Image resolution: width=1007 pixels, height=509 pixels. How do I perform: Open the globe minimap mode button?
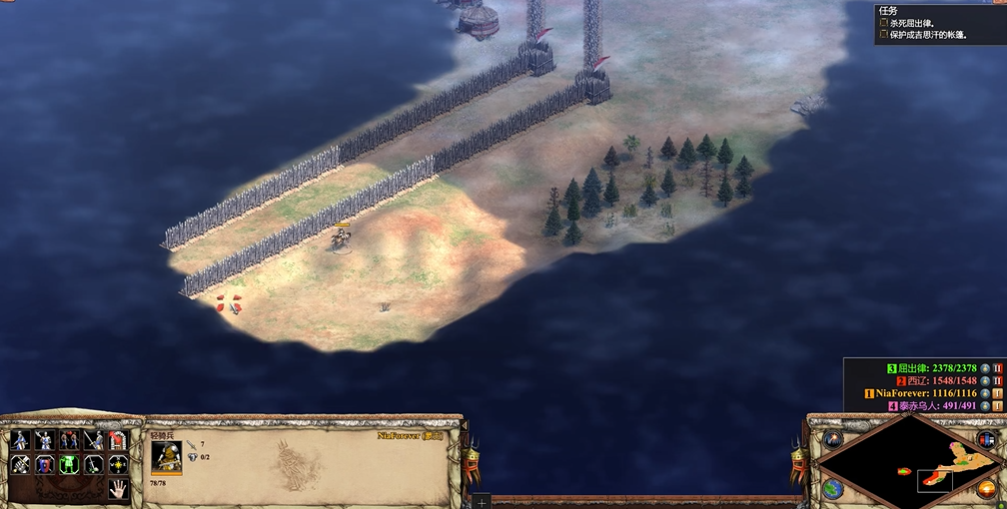pyautogui.click(x=834, y=488)
